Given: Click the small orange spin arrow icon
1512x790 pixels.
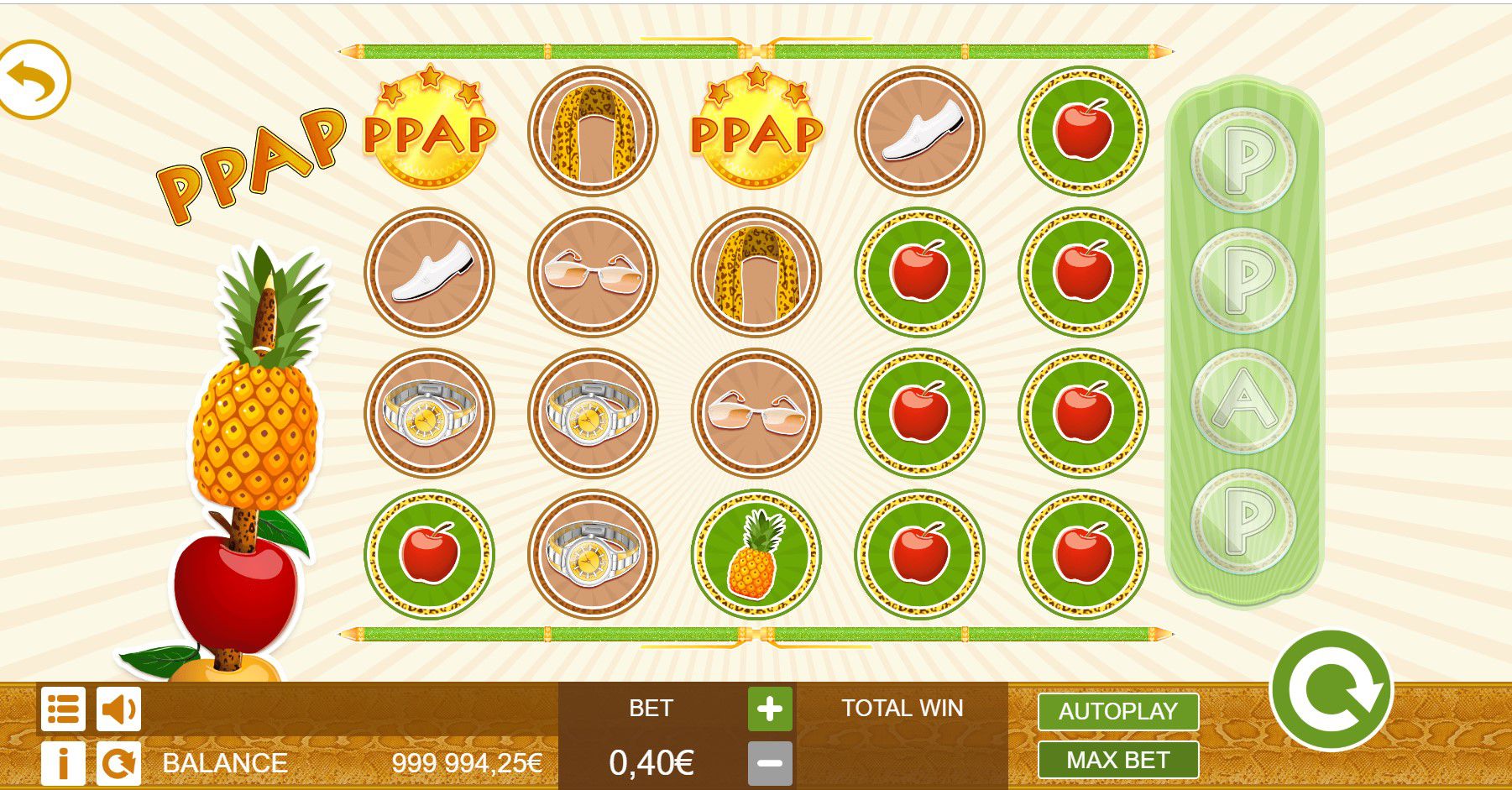Looking at the screenshot, I should tap(118, 763).
